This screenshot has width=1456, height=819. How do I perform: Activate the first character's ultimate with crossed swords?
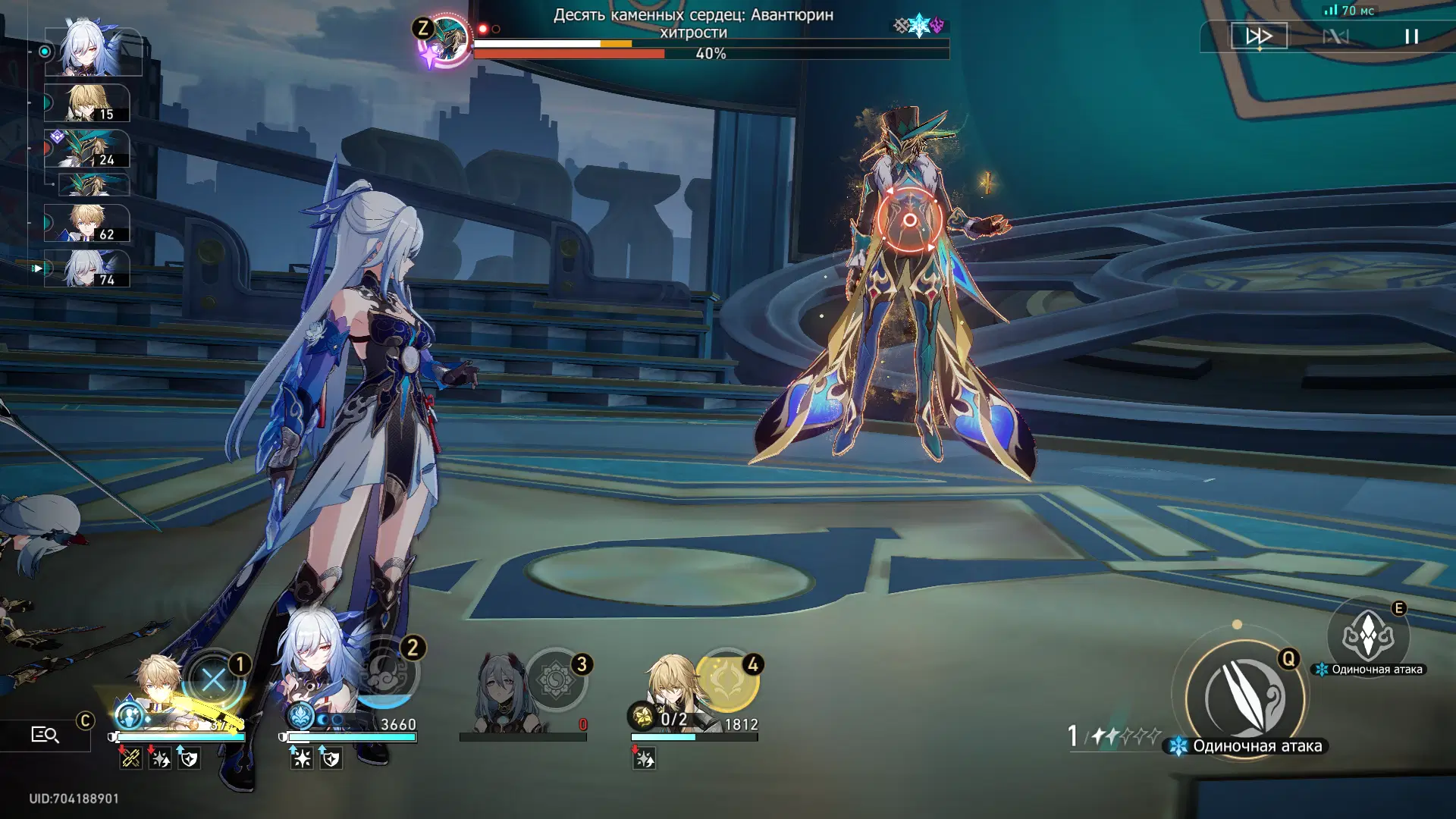coord(215,680)
